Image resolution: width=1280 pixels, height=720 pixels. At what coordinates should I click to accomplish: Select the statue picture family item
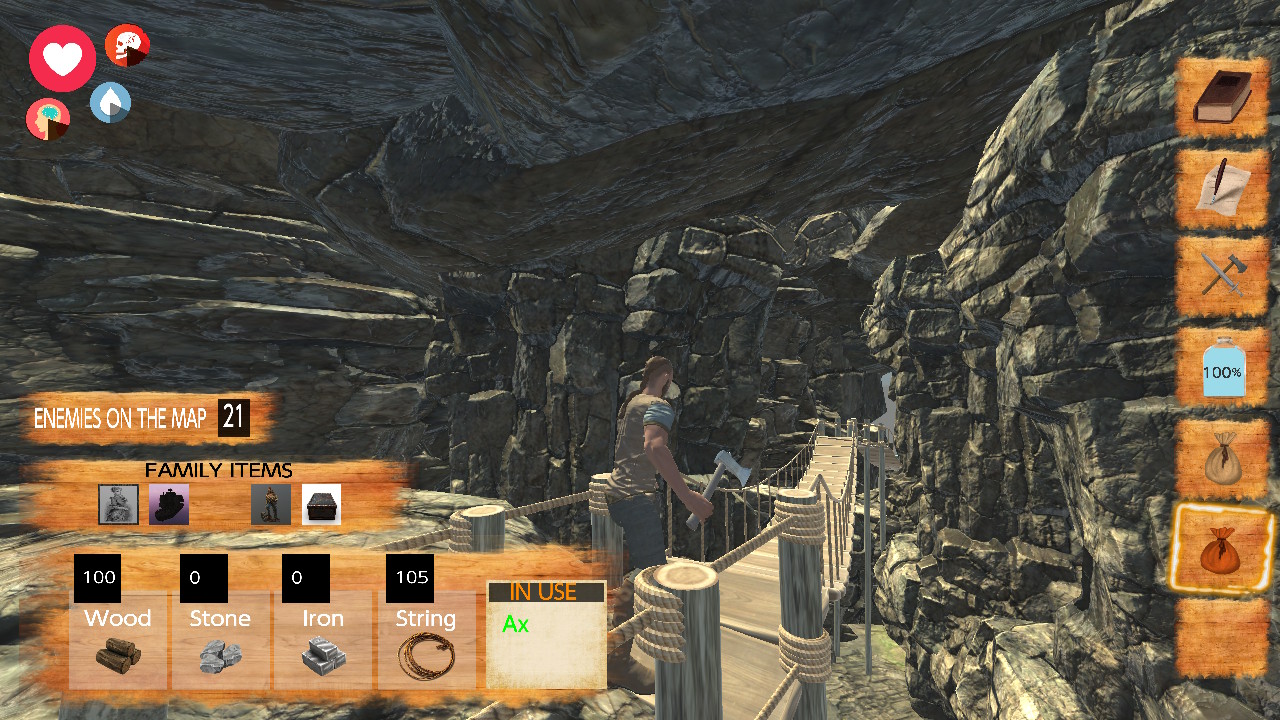(x=118, y=504)
